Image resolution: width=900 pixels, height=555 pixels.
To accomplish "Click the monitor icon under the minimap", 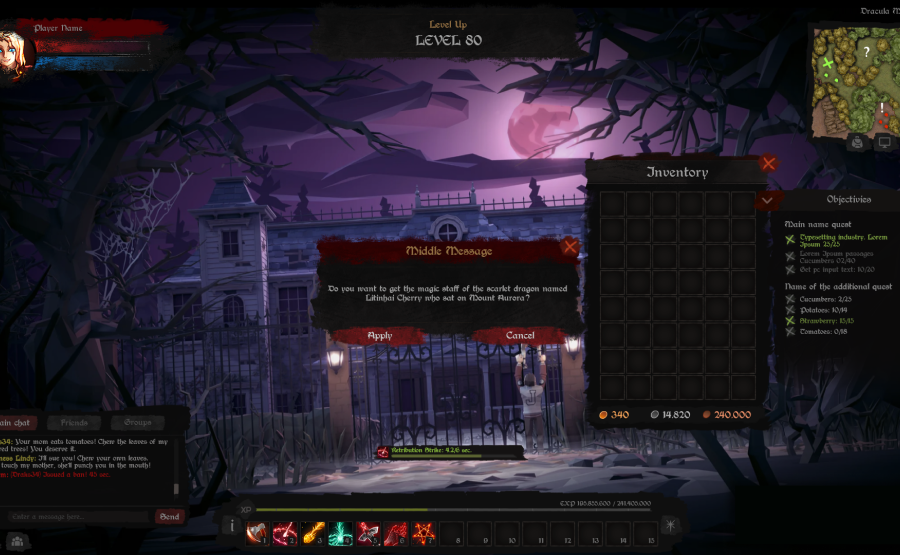I will pos(883,143).
